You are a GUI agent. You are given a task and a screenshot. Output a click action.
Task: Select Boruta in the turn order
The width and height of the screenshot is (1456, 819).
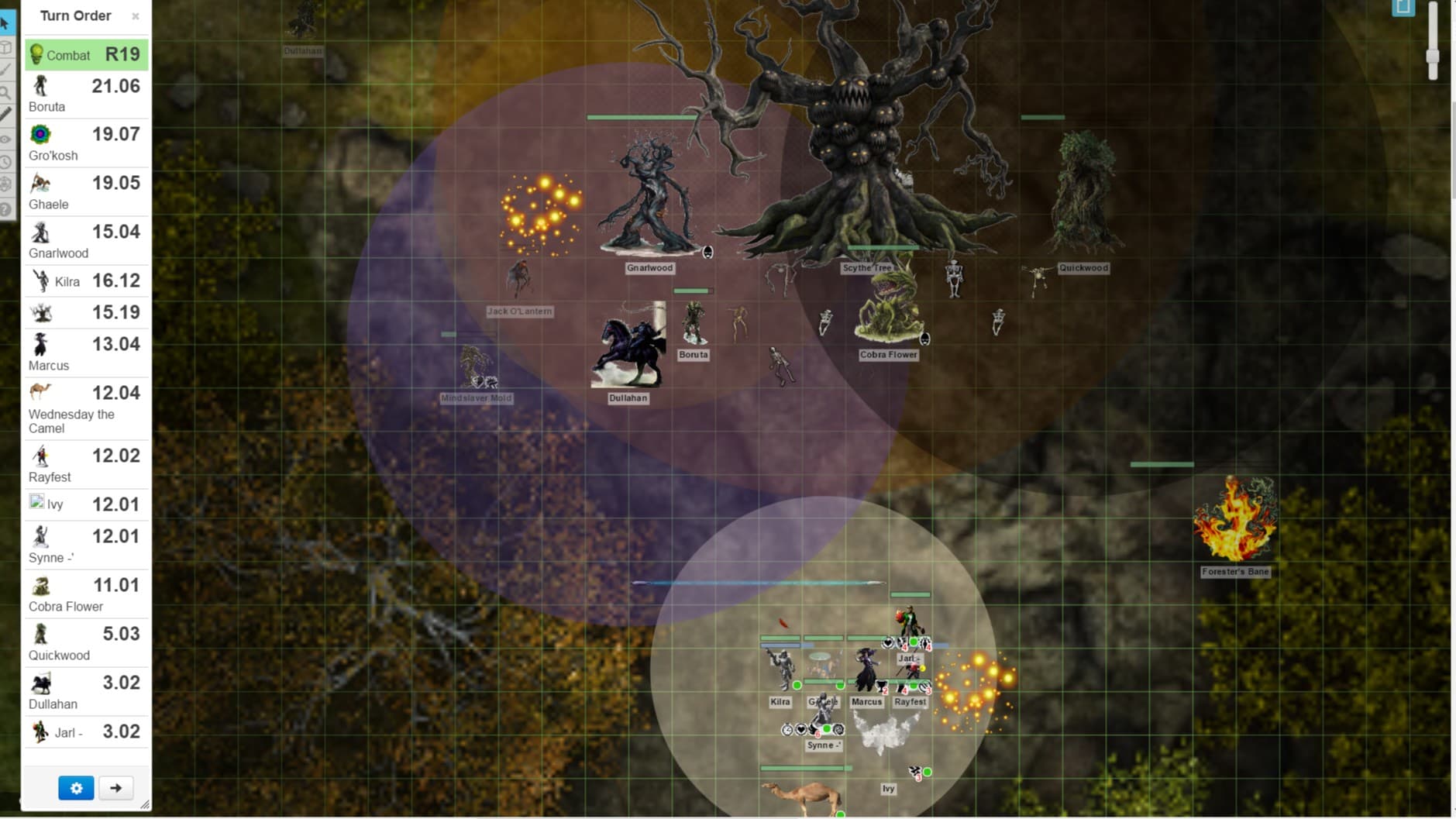(85, 93)
